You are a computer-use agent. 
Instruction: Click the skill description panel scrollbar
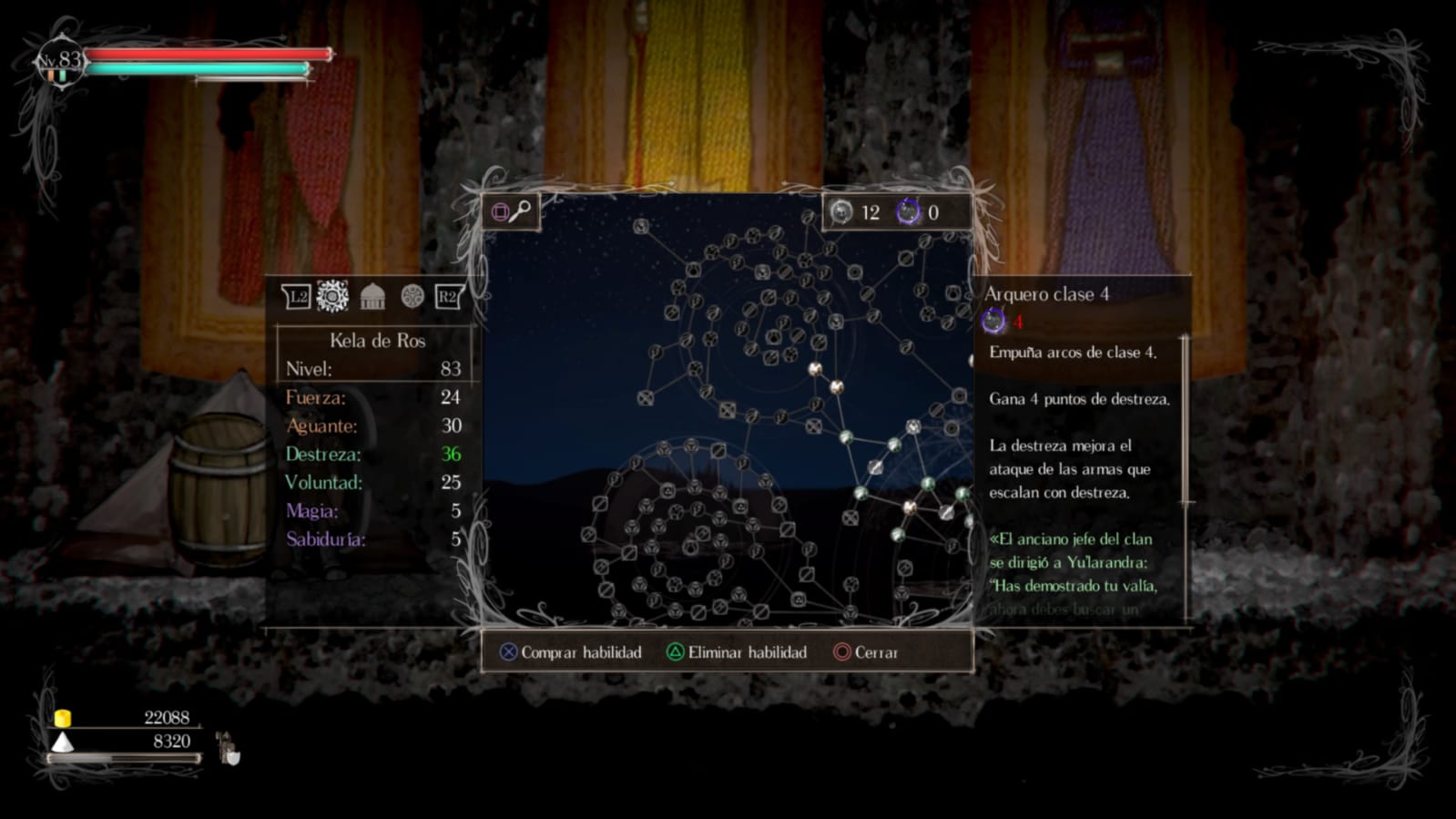coord(1185,419)
